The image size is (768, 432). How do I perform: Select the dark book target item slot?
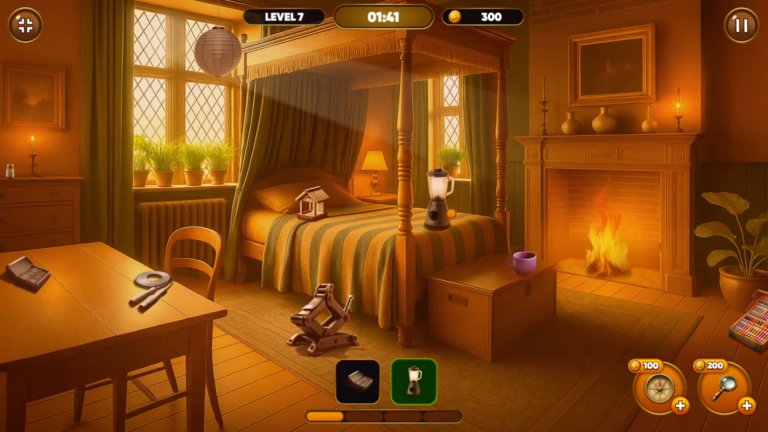pos(357,381)
